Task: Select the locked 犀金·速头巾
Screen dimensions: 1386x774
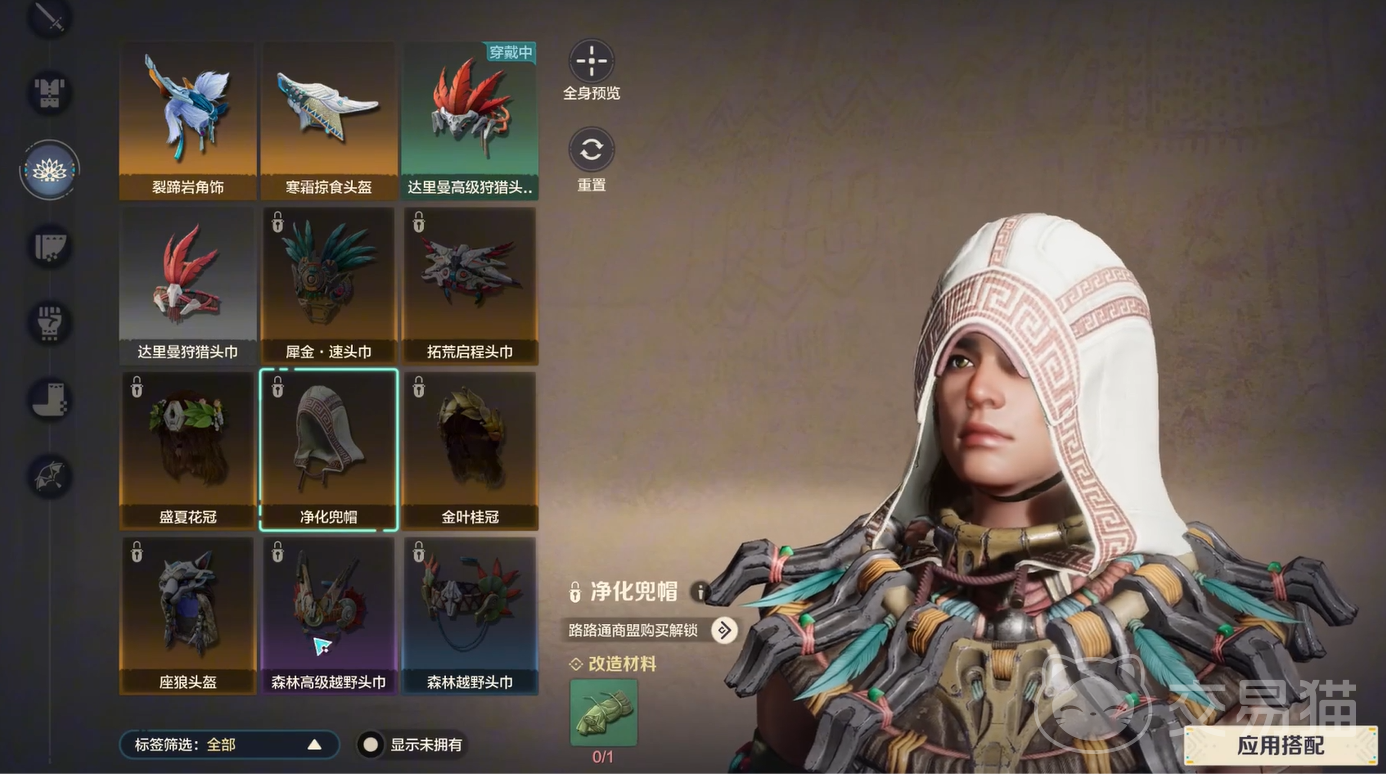Action: [329, 285]
